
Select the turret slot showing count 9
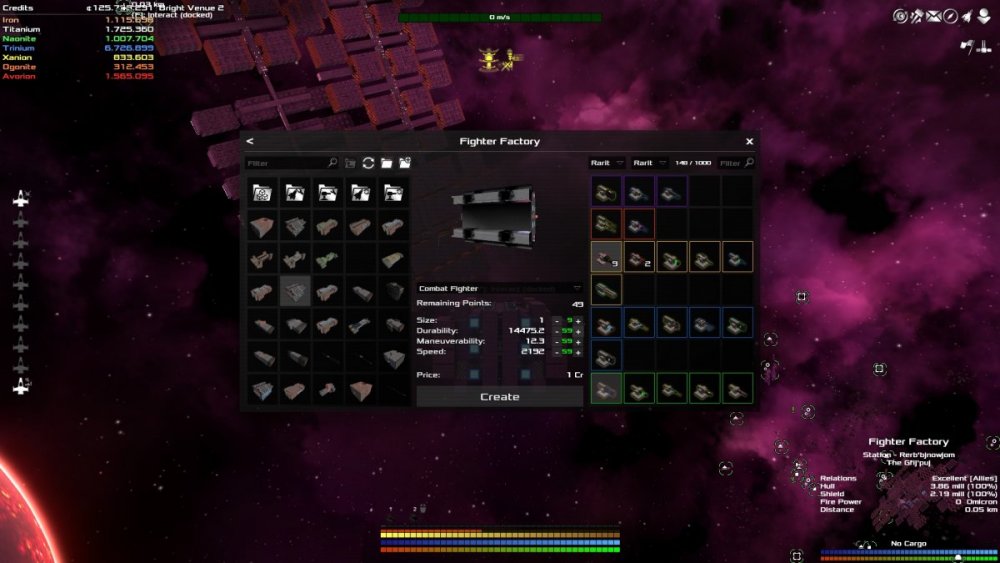tap(604, 257)
